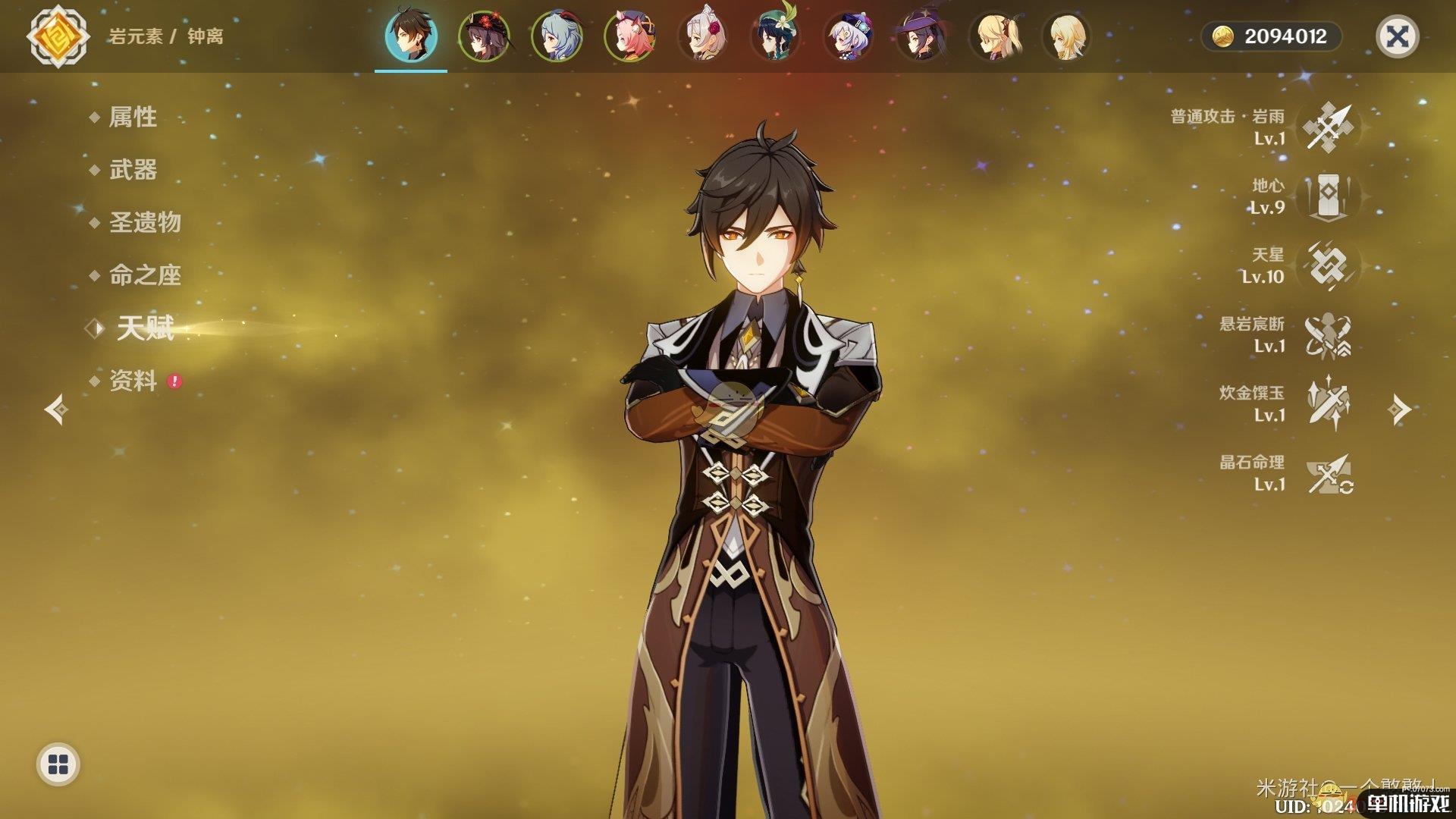Select the 武器 weapon menu entry
This screenshot has height=819, width=1456.
click(133, 170)
